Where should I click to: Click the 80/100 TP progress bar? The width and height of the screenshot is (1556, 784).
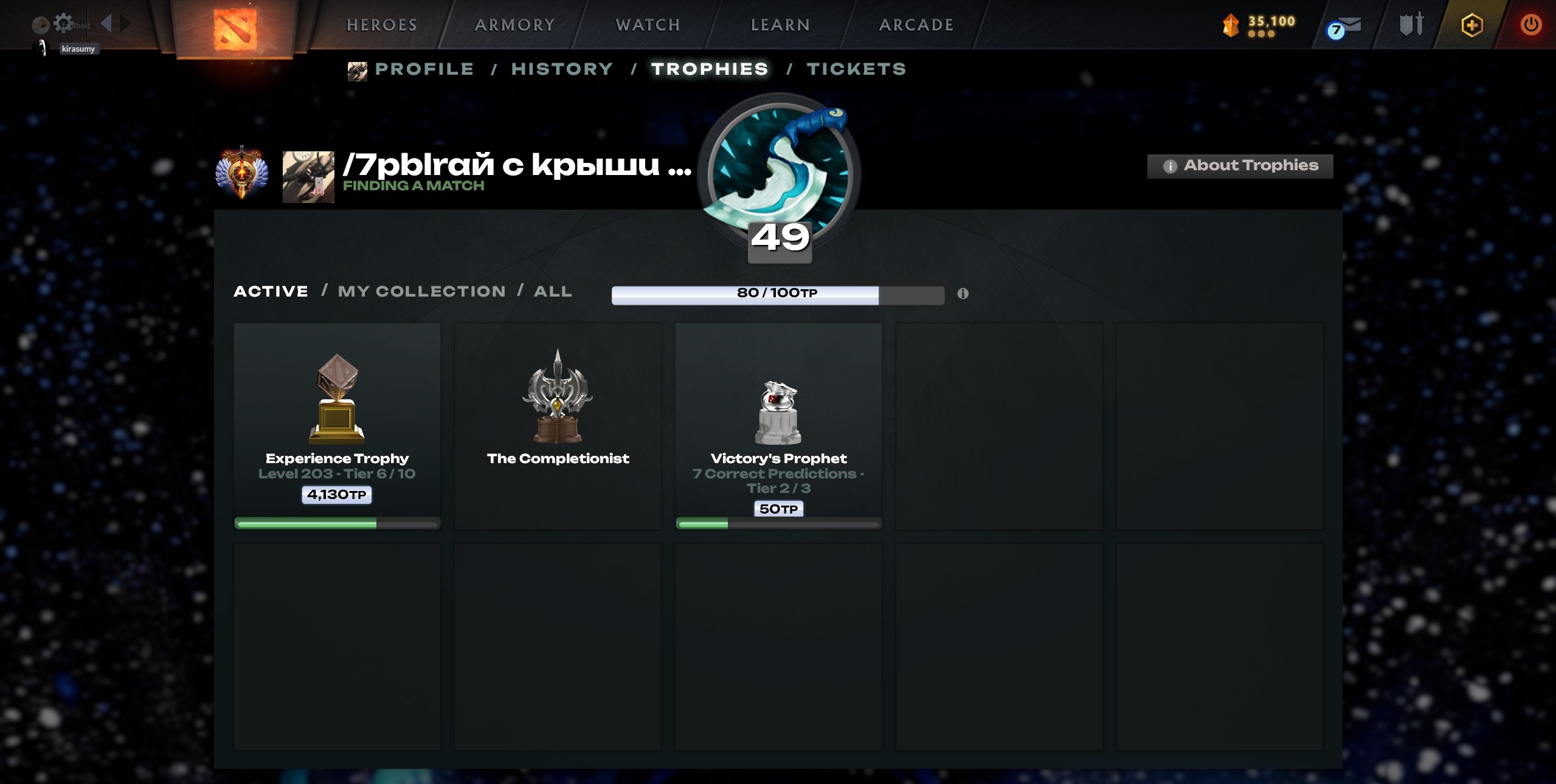point(776,294)
